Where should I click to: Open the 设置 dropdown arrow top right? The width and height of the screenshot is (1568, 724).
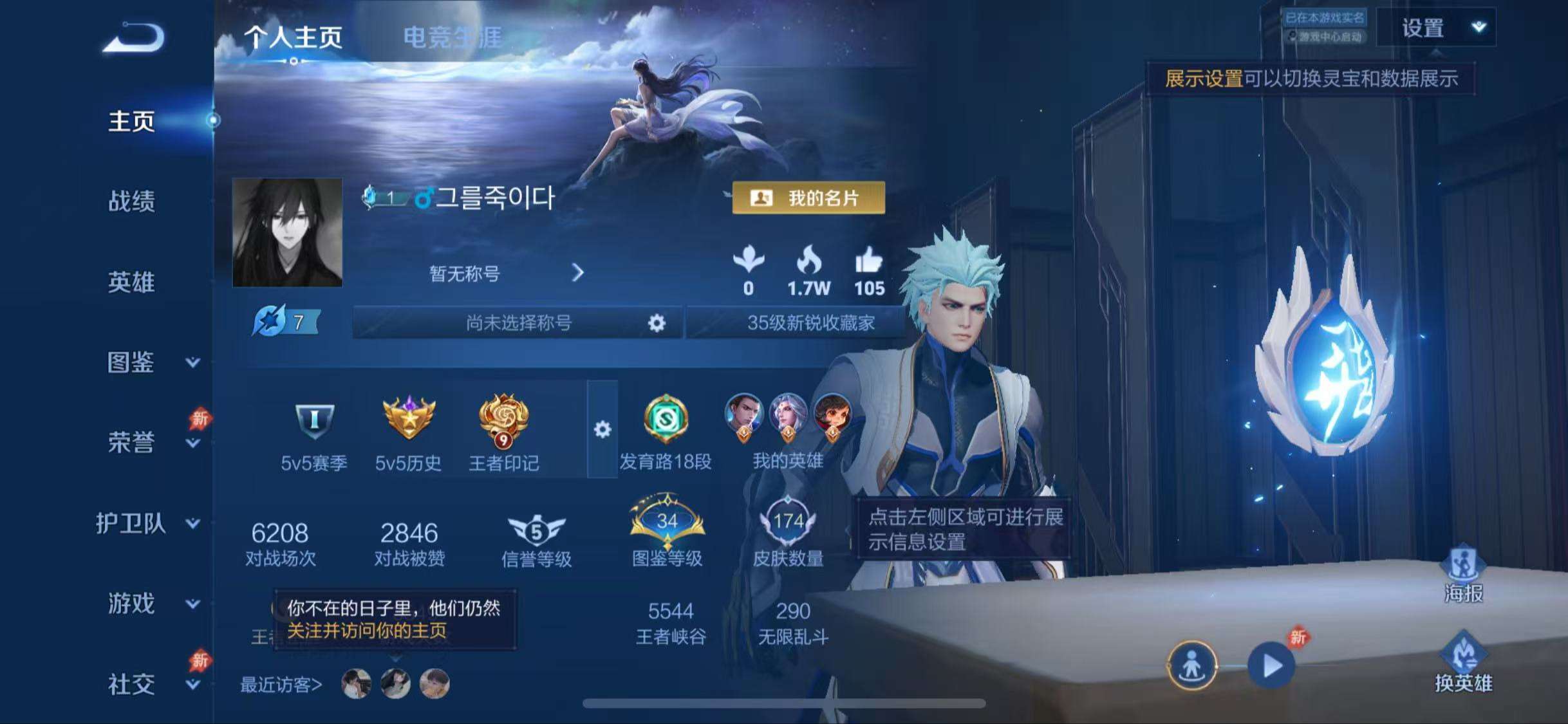(x=1479, y=27)
